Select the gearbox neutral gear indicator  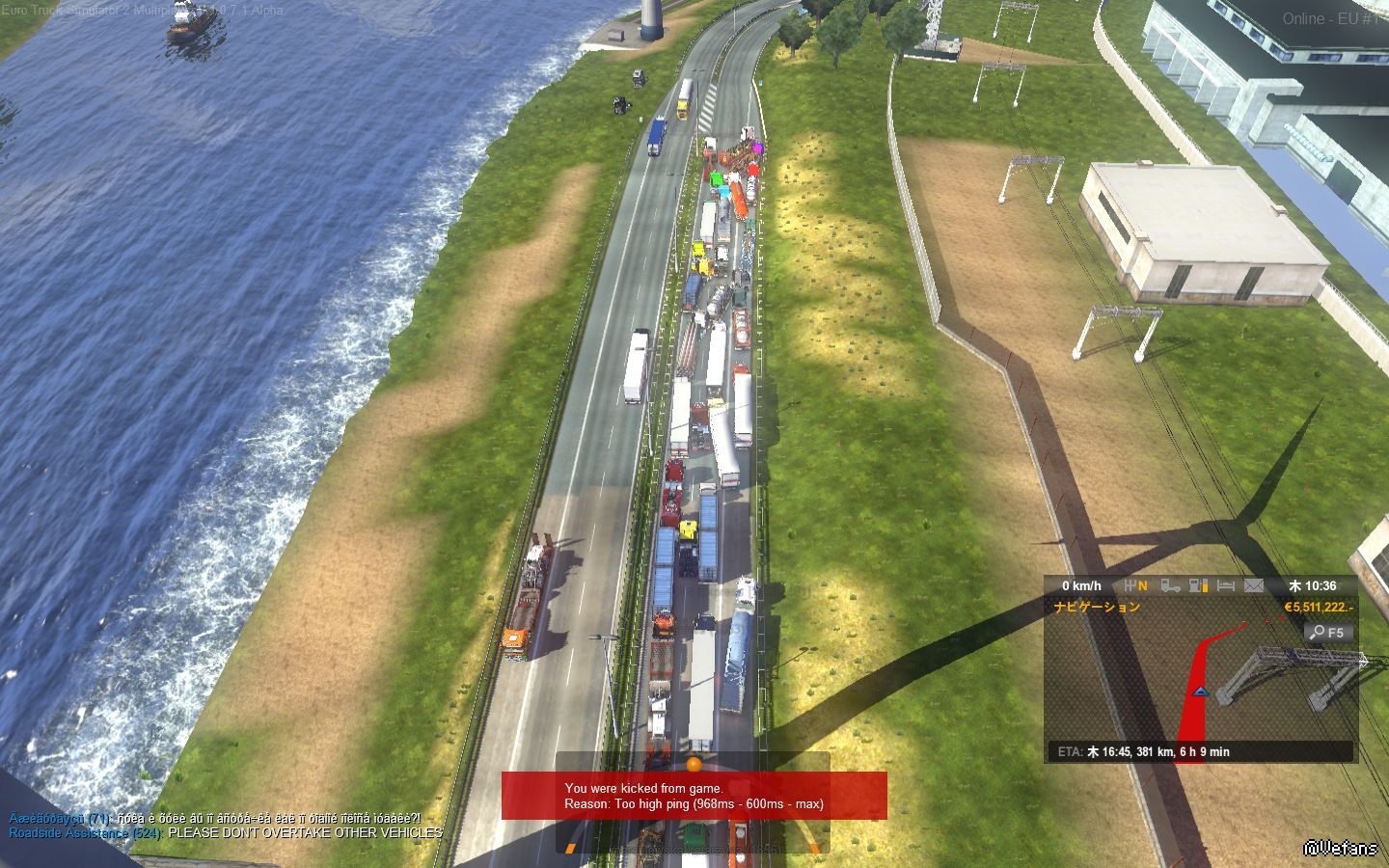click(x=1136, y=585)
